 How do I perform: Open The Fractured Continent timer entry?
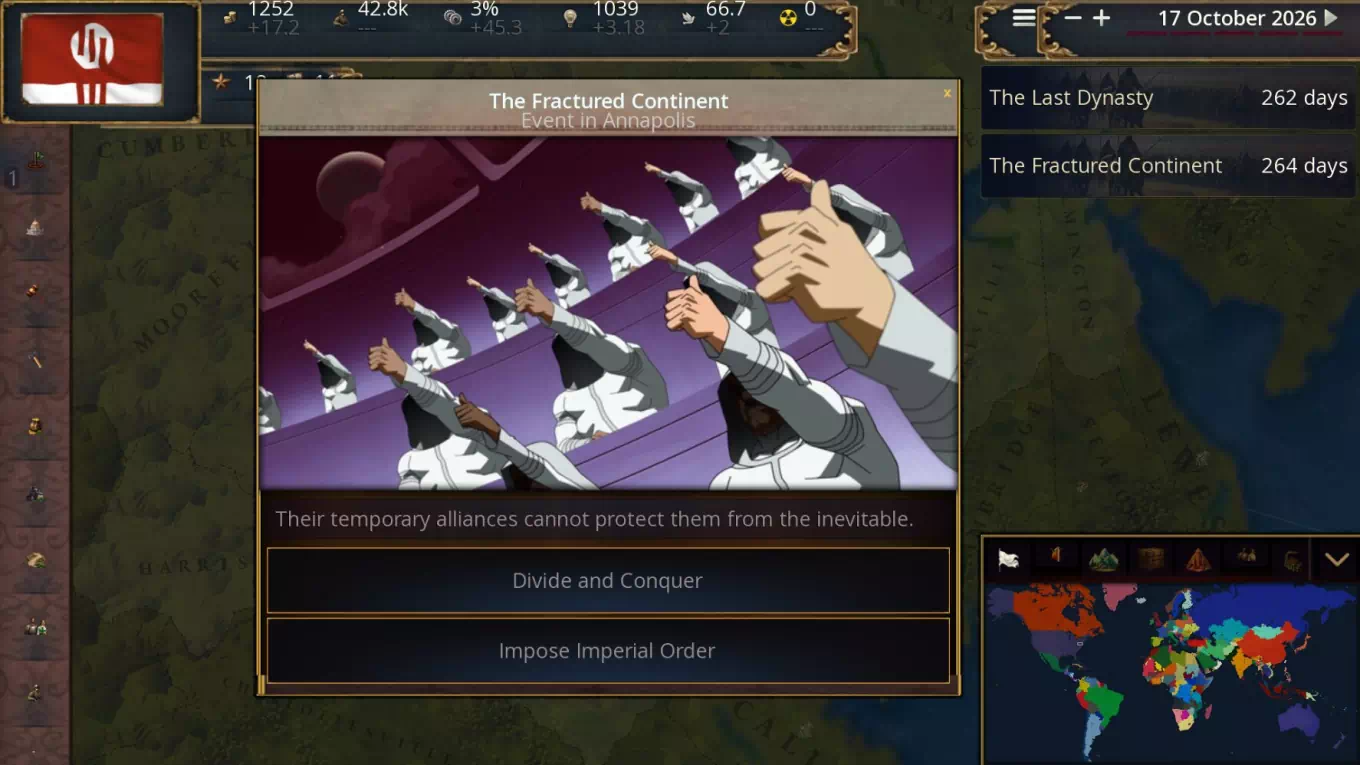pyautogui.click(x=1168, y=166)
